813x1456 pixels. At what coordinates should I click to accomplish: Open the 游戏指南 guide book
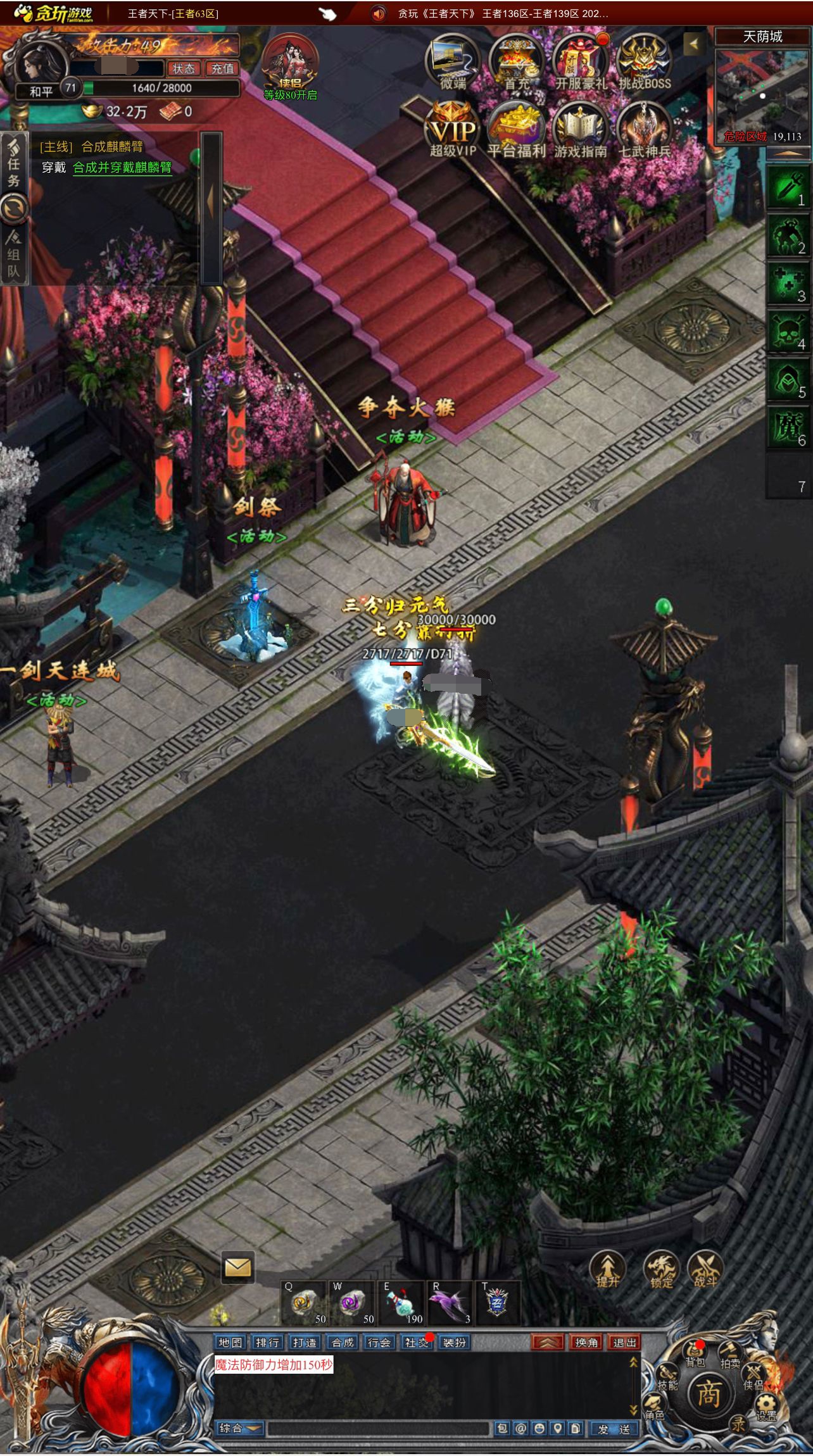[x=580, y=130]
